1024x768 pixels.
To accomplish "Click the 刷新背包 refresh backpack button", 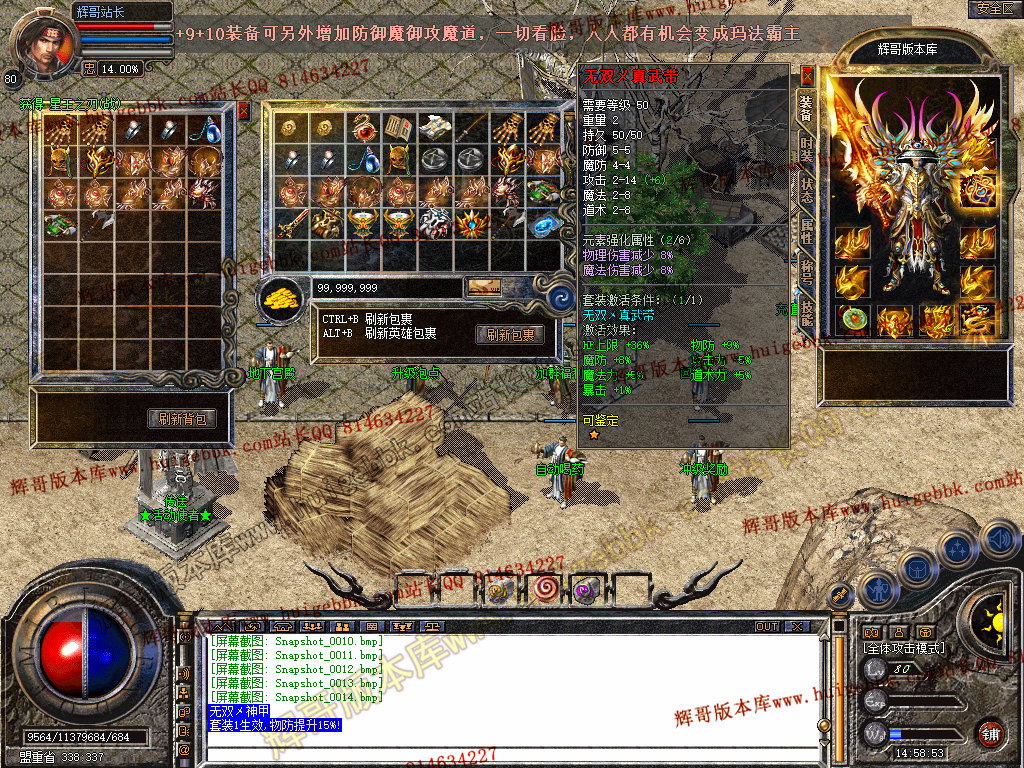I will [x=182, y=419].
